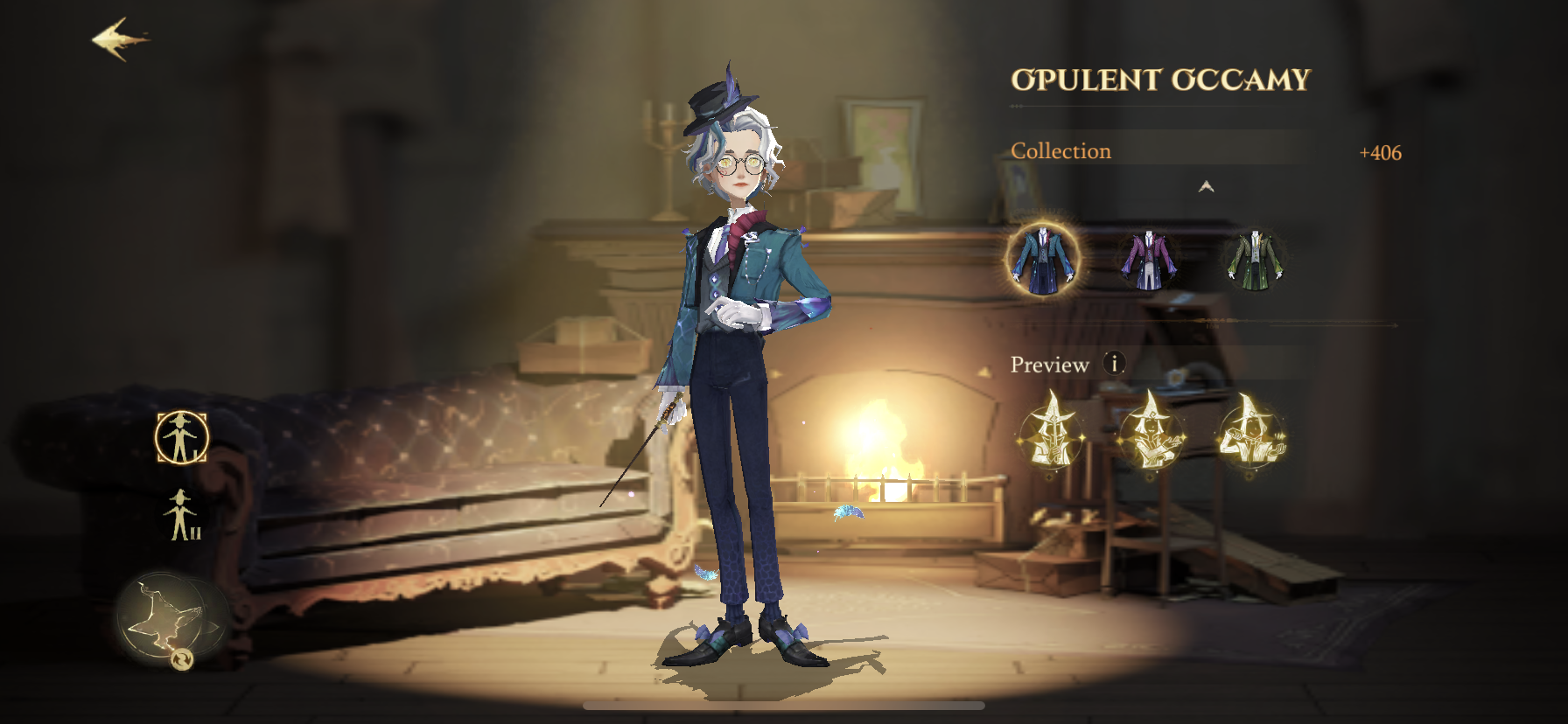Screen dimensions: 1568x724
Task: Select character form I view
Action: pos(182,437)
